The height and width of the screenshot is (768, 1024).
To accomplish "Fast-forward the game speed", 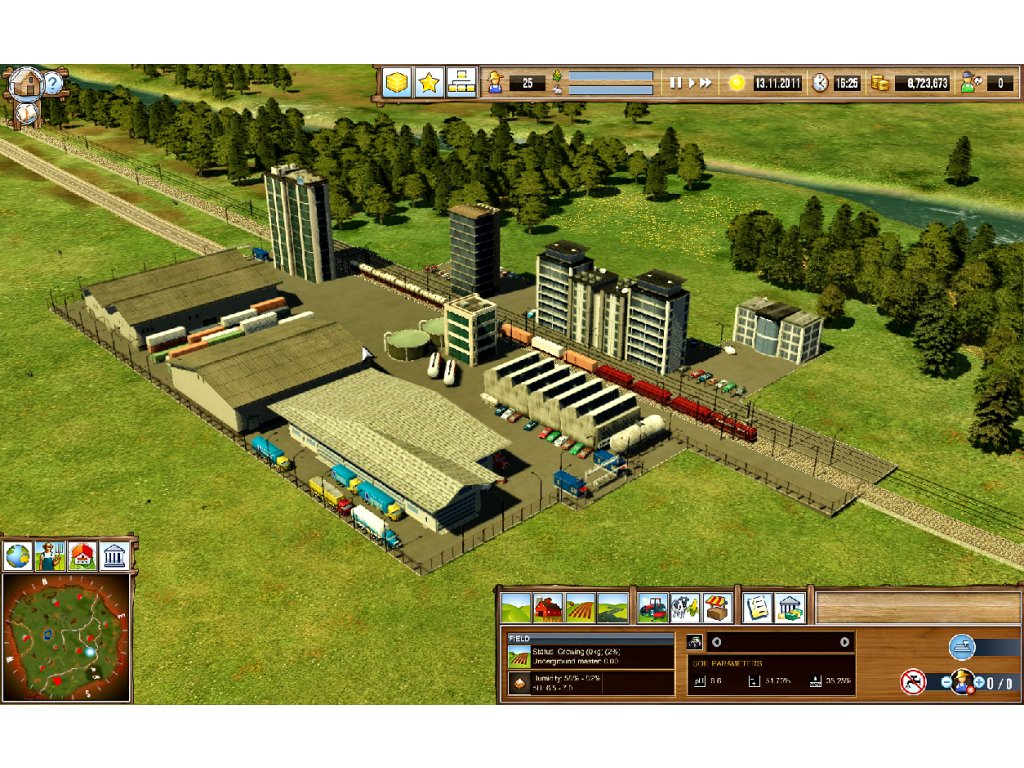I will 706,83.
